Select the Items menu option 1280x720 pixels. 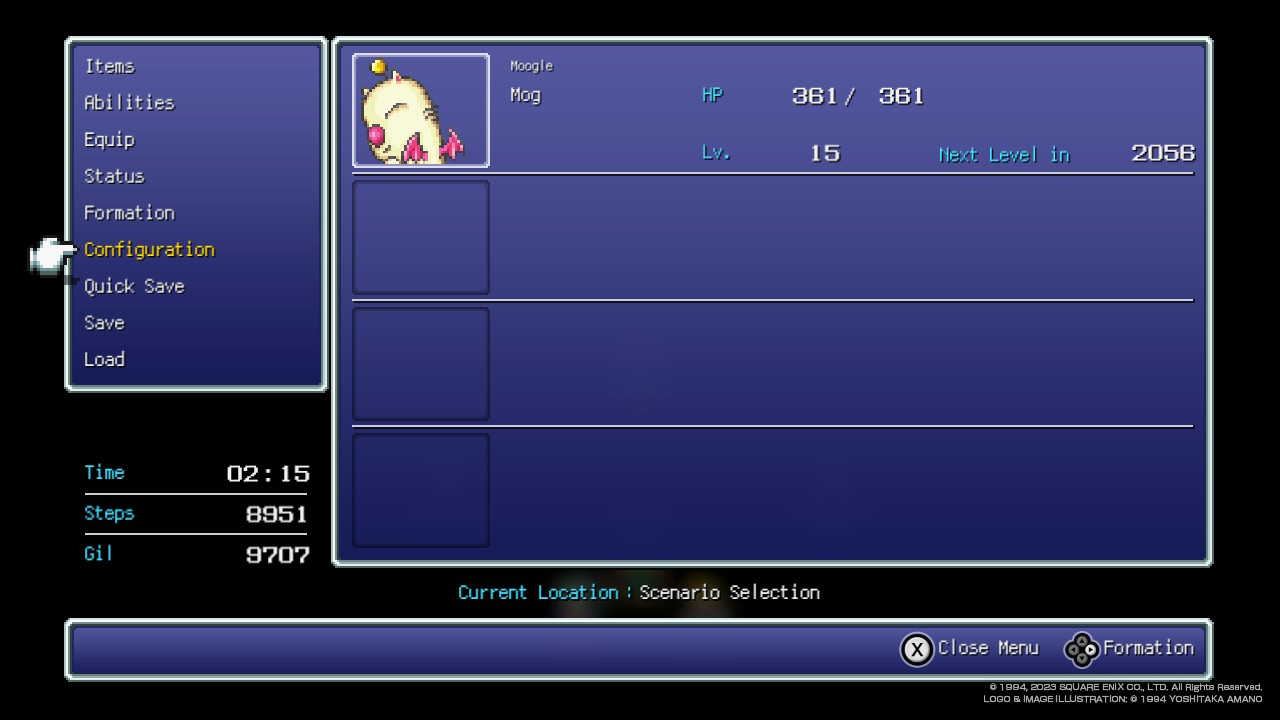tap(109, 66)
